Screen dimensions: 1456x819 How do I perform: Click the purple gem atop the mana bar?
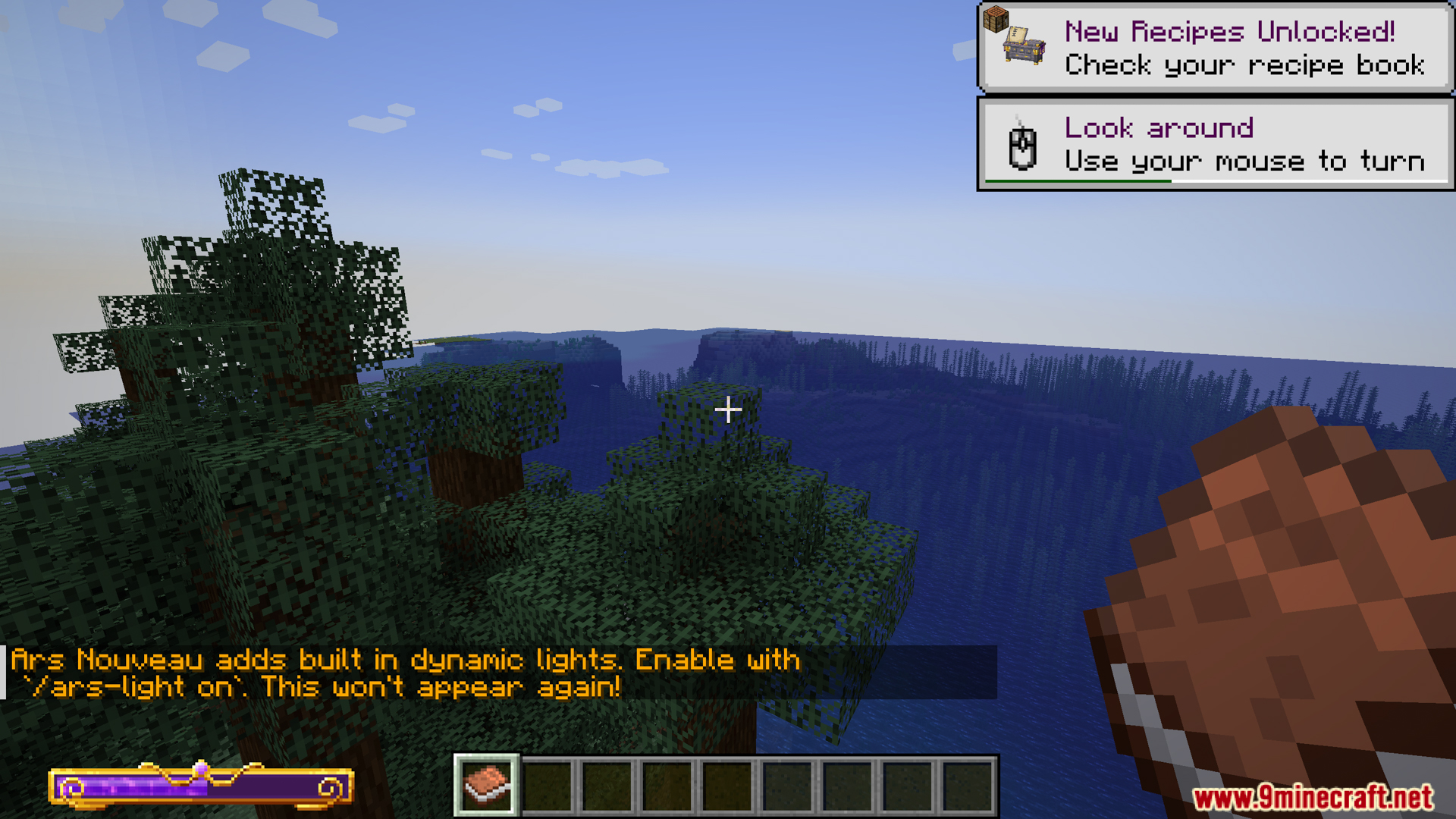pos(199,767)
